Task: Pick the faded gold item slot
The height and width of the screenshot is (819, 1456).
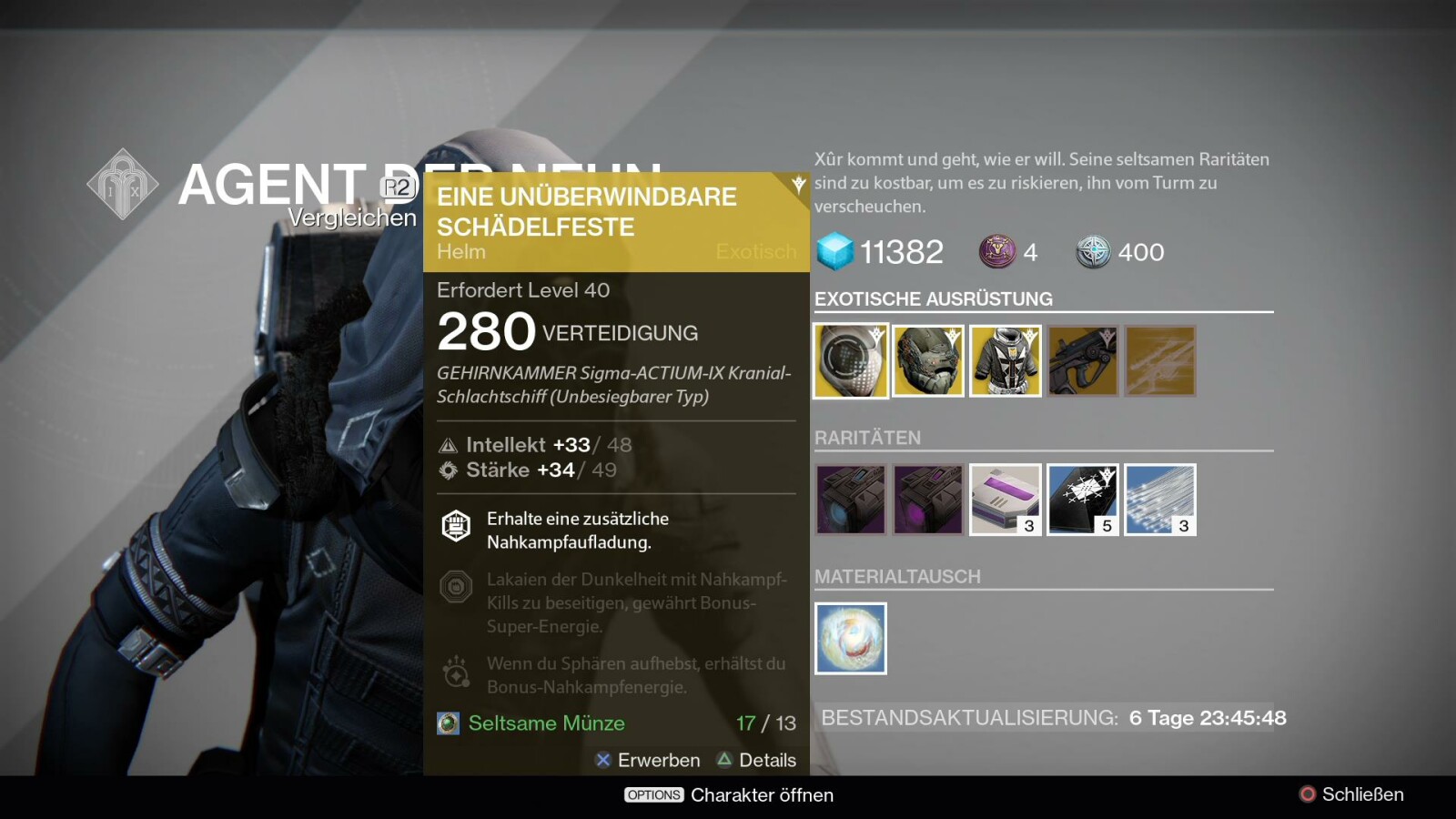Action: [1159, 361]
